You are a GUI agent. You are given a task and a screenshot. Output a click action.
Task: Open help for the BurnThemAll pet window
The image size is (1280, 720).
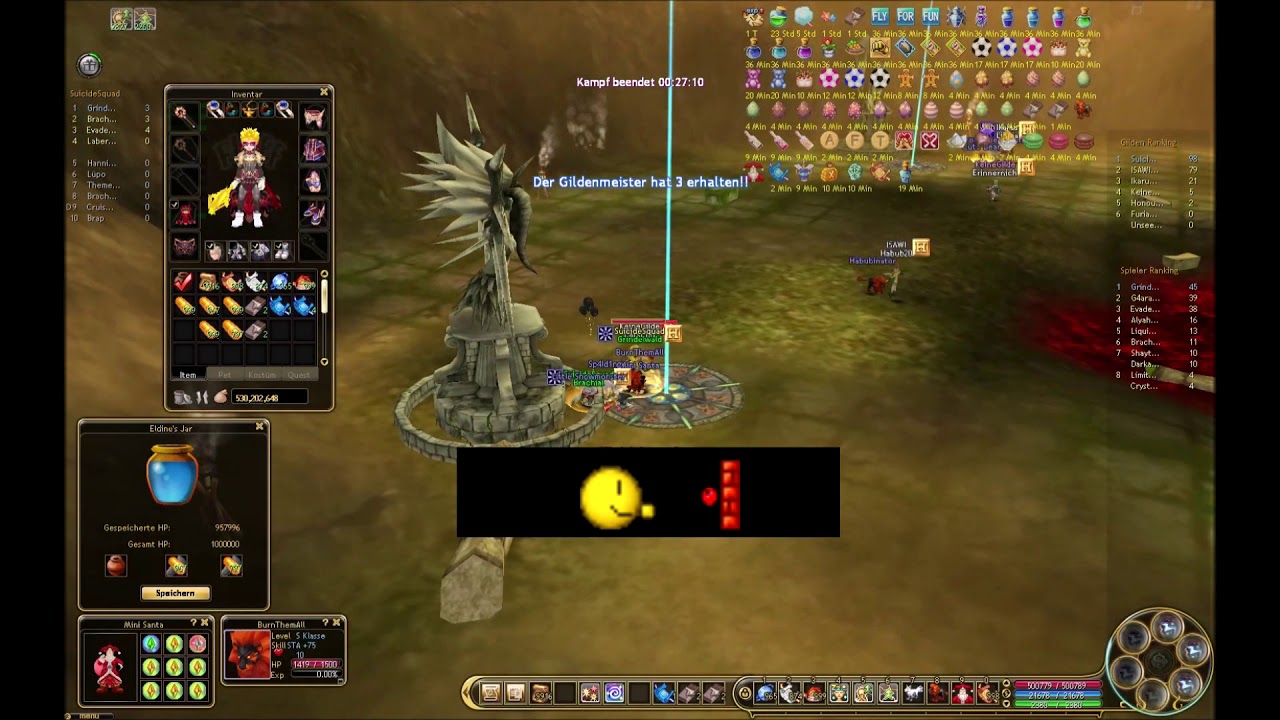(326, 623)
